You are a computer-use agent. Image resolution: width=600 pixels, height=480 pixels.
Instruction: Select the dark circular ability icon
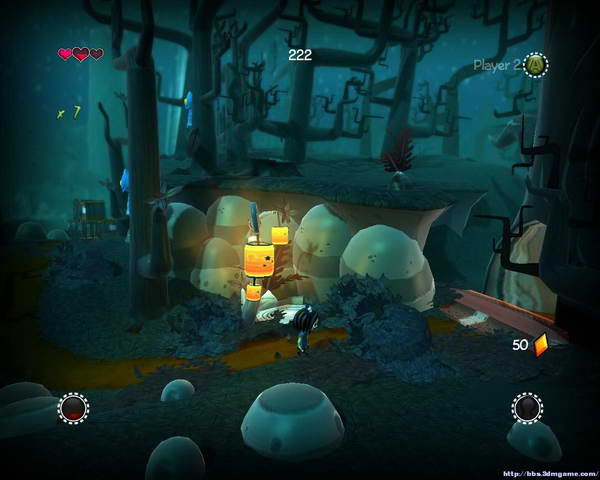[x=527, y=408]
